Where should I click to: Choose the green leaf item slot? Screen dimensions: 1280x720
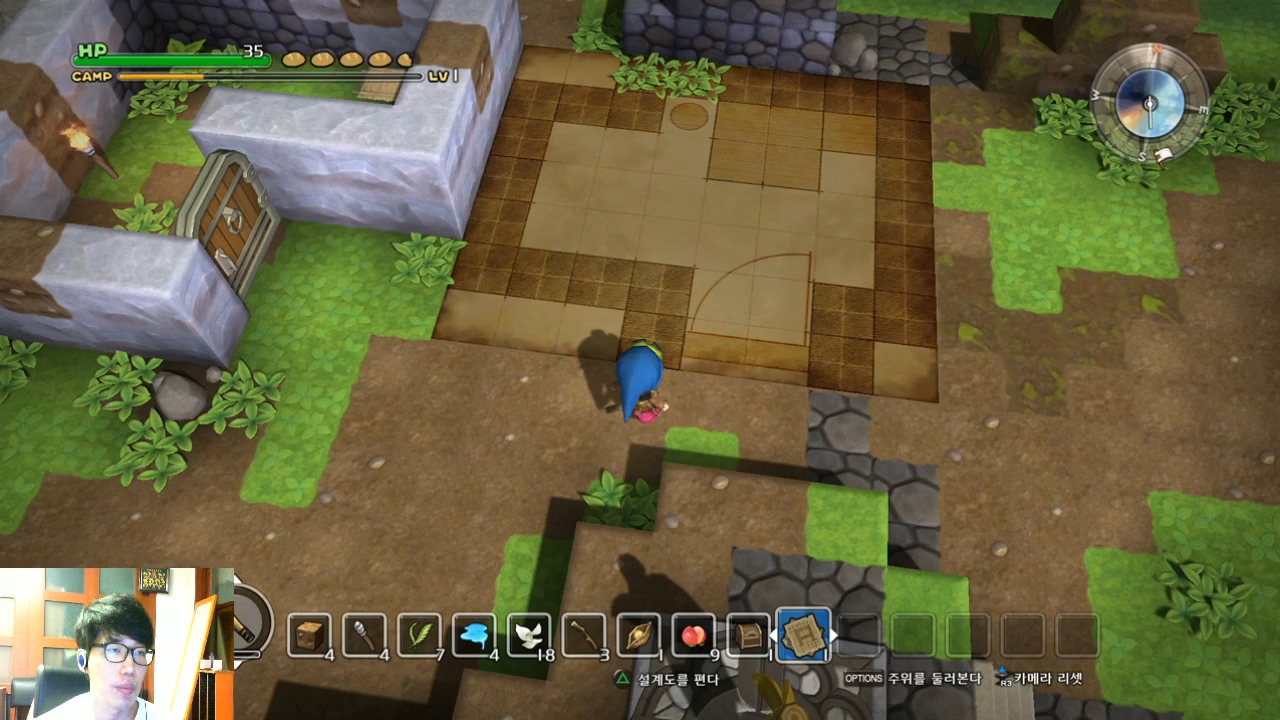point(419,635)
